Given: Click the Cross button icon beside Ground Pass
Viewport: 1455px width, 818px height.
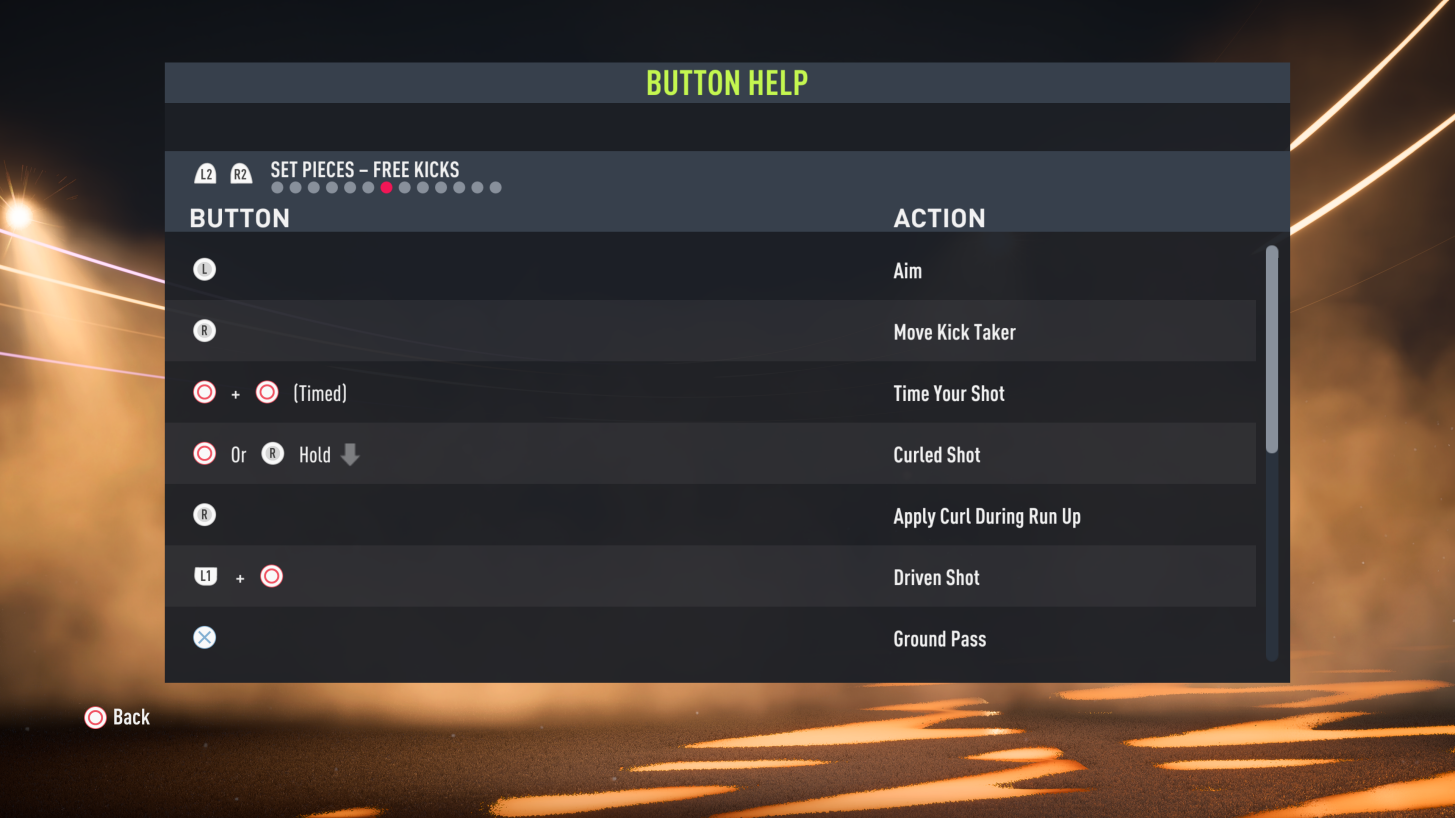Looking at the screenshot, I should (204, 637).
